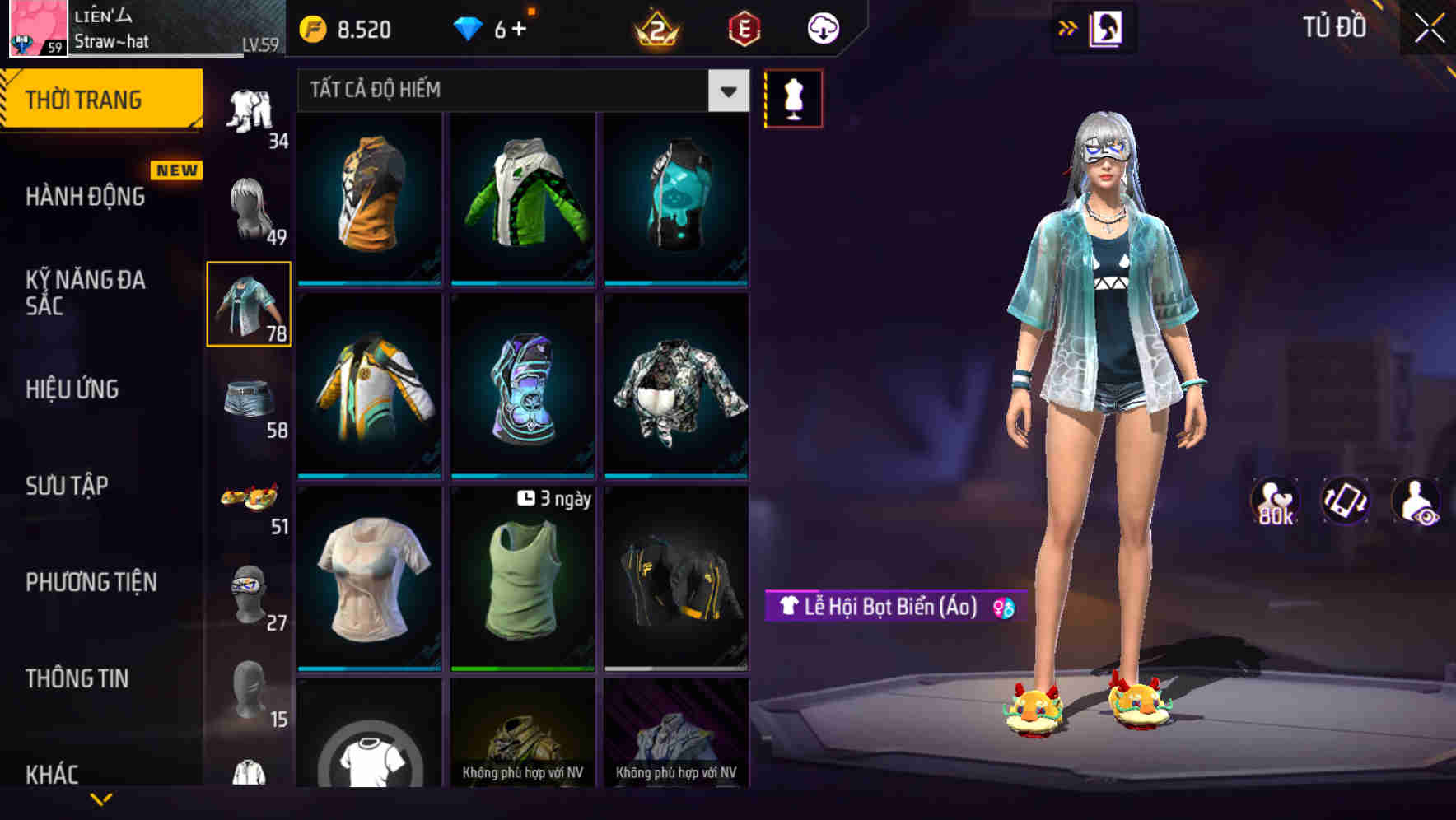This screenshot has height=820, width=1456.
Task: Click the >> collapse arrows near the portrait toggle
Action: pyautogui.click(x=1067, y=26)
